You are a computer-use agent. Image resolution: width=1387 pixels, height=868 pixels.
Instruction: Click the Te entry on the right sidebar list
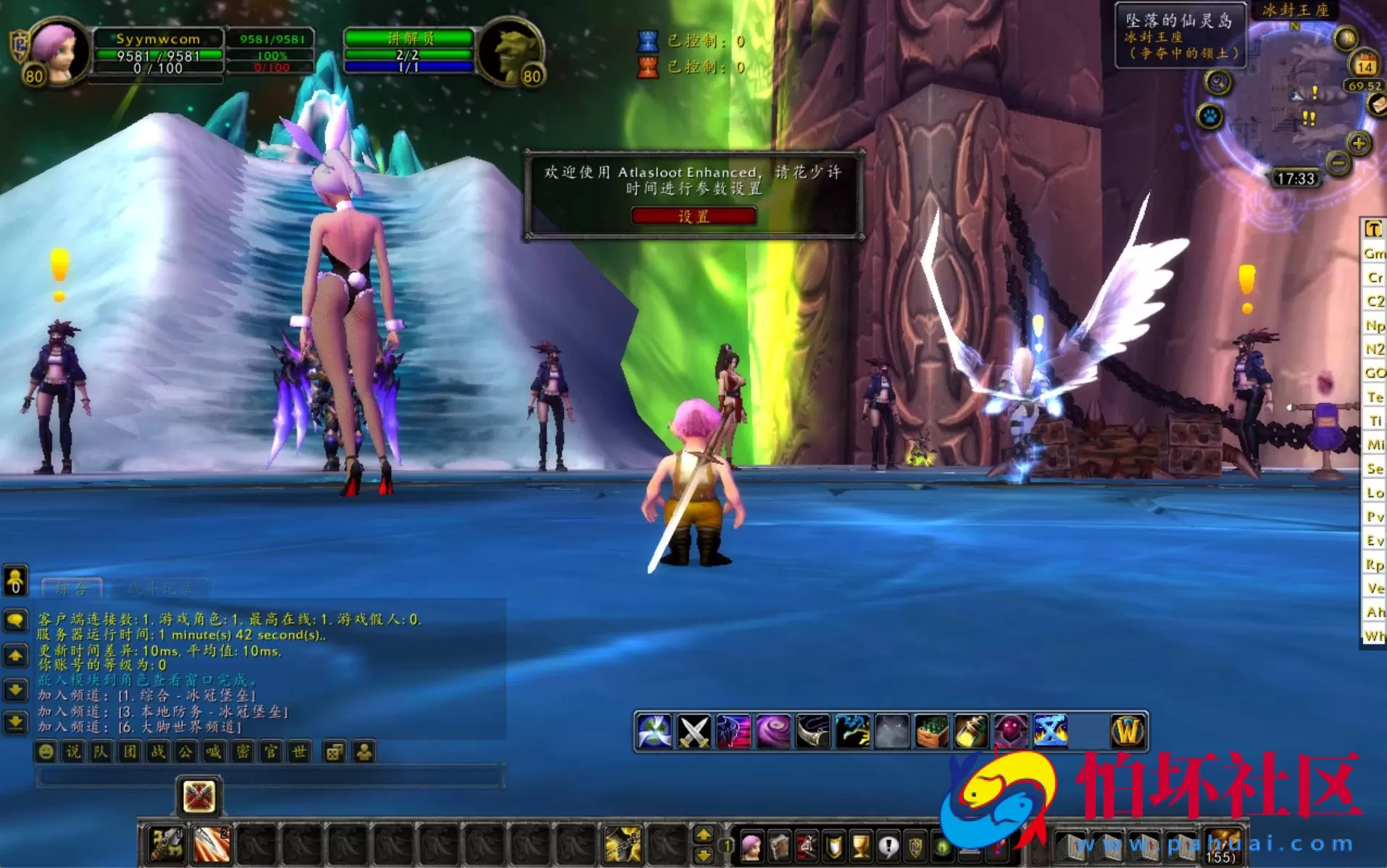click(1374, 397)
